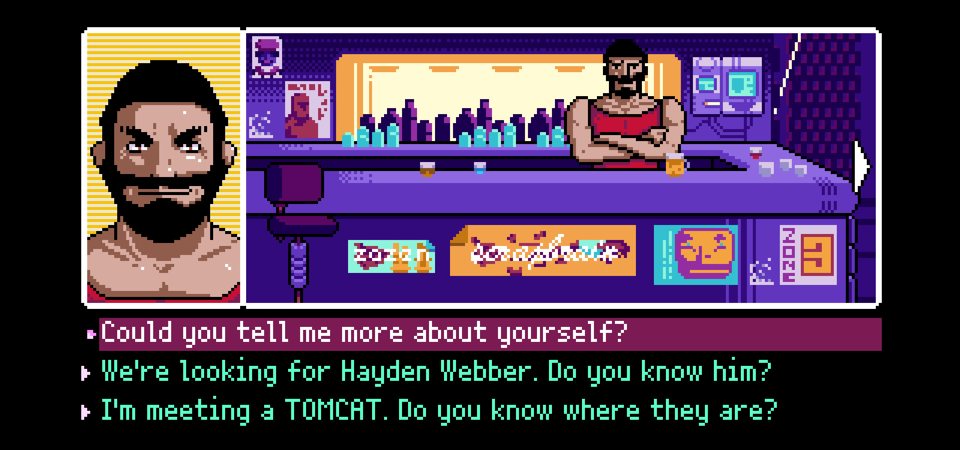Select the reply about meeting a TOMCAT

coord(439,410)
